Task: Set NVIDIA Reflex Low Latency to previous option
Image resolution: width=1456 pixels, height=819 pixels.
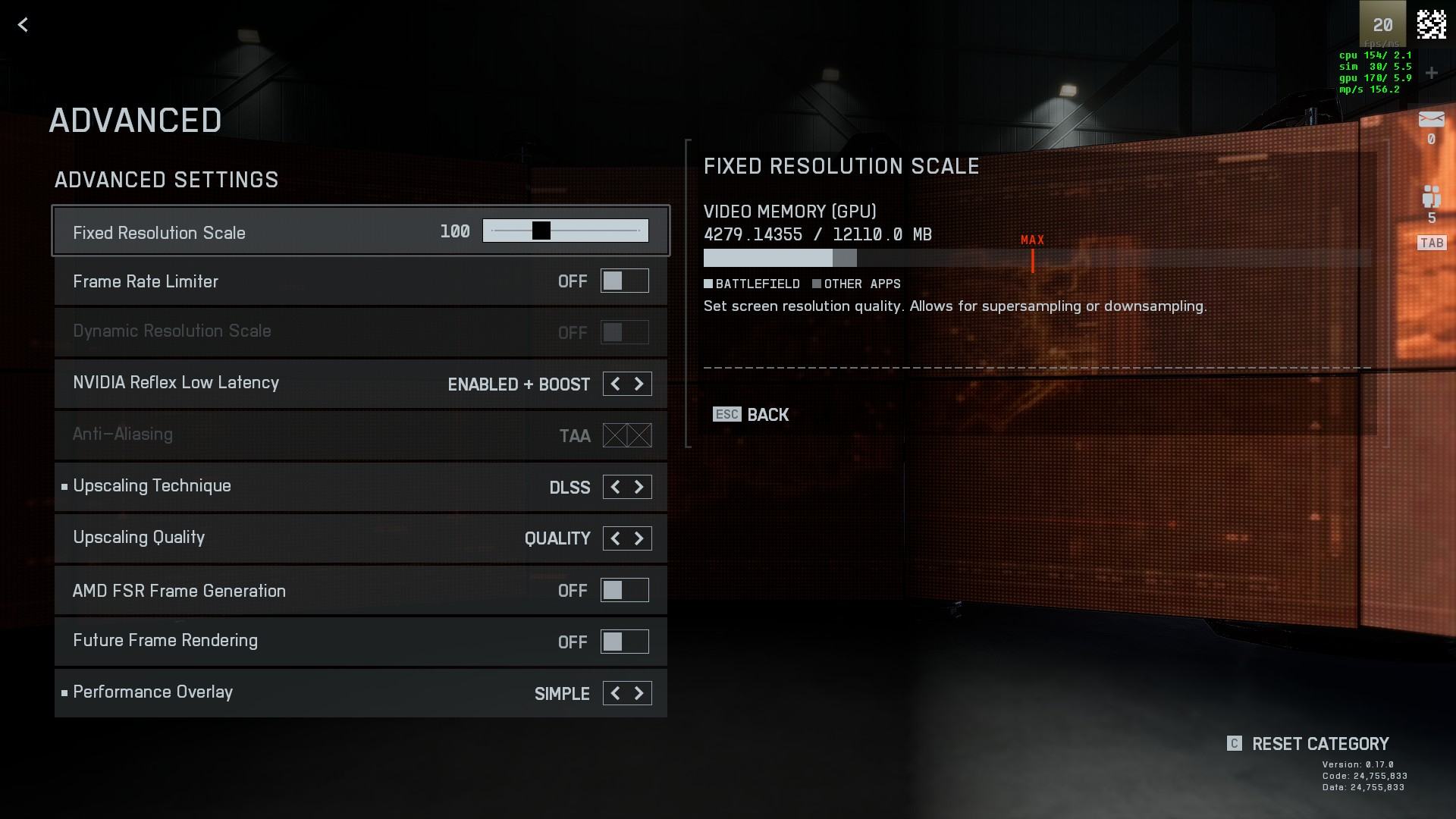Action: (x=615, y=384)
